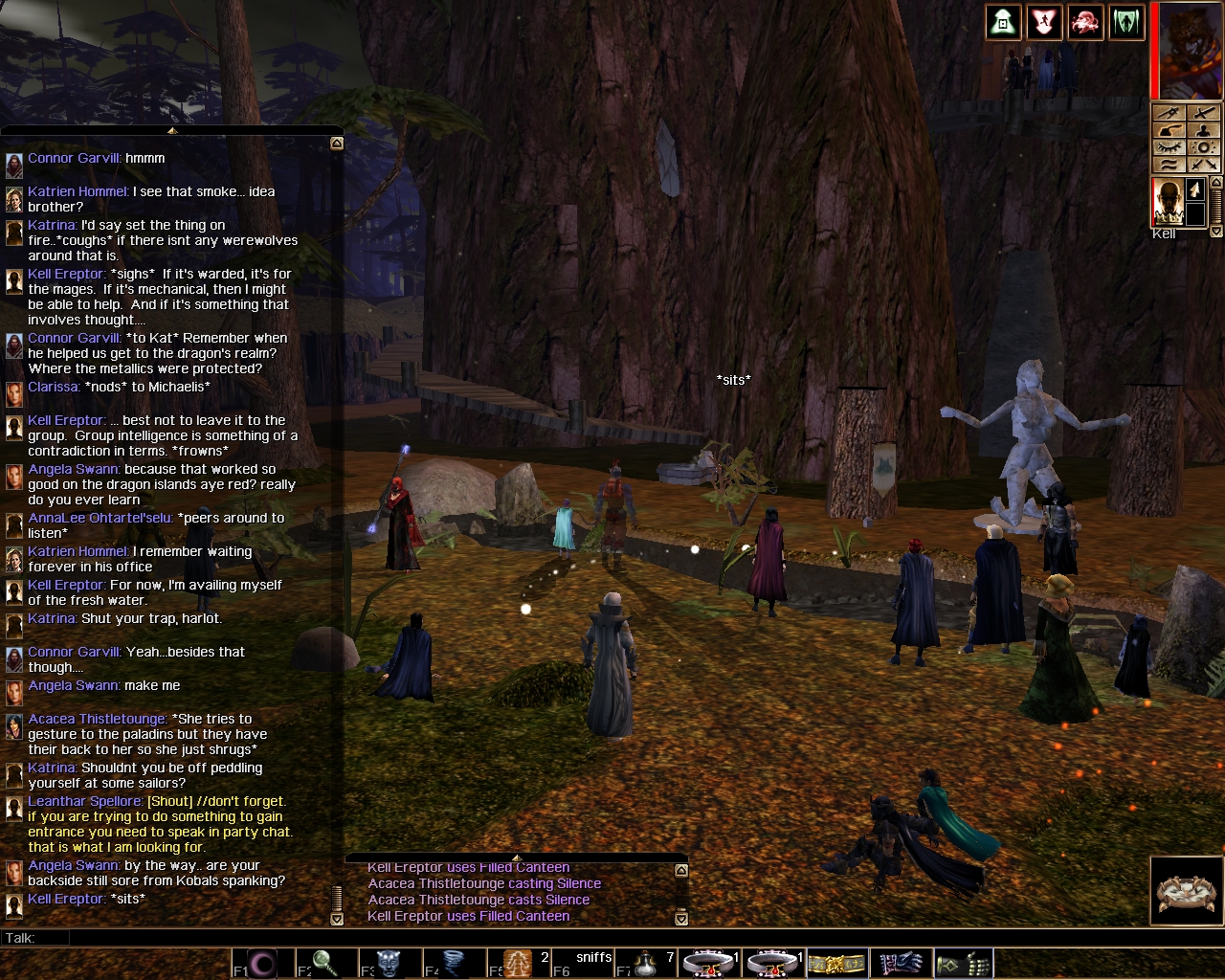The height and width of the screenshot is (980, 1225).
Task: Use the F2 magnifying glass quickslot
Action: click(325, 963)
